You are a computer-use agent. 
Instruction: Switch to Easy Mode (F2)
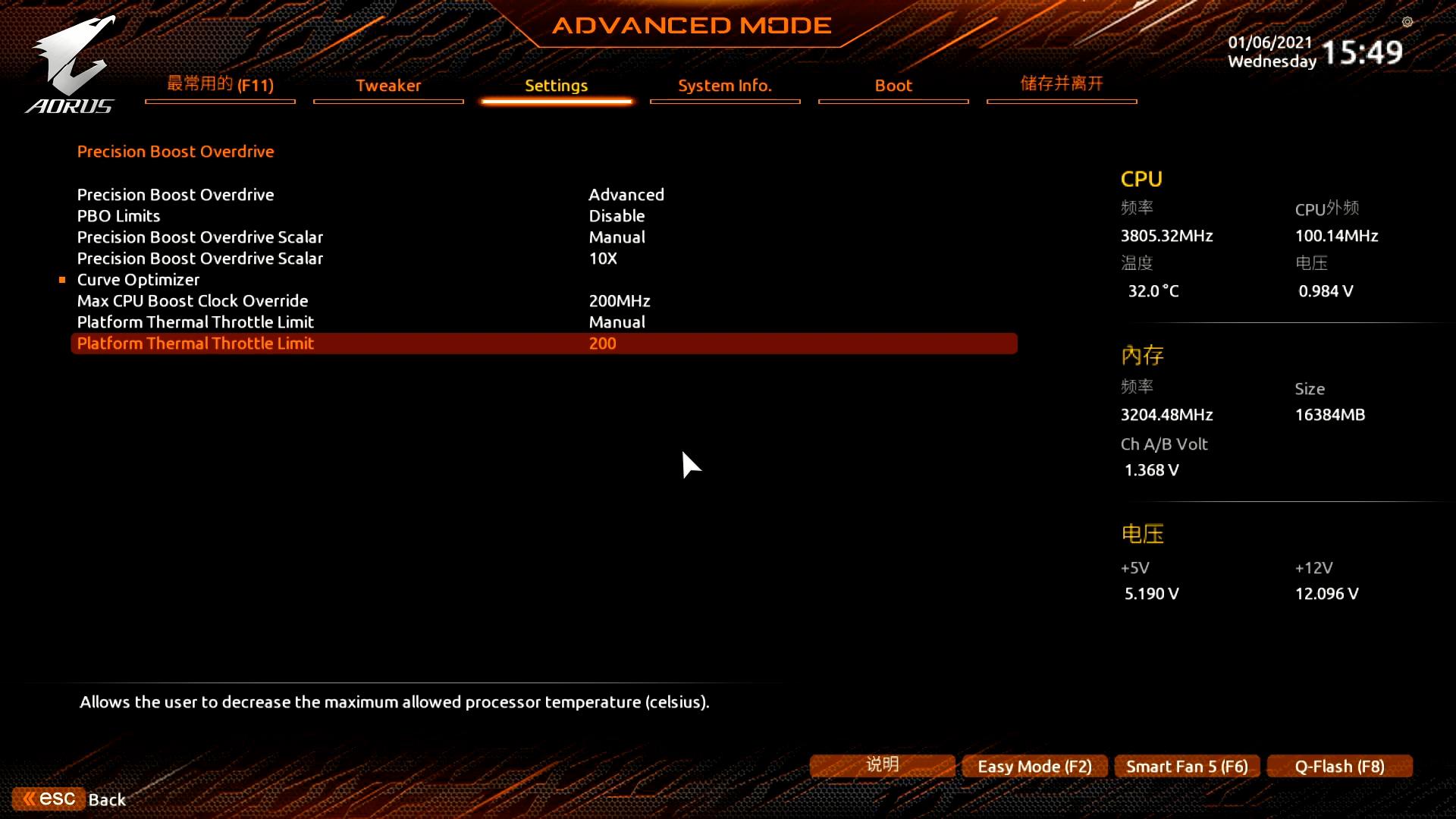[x=1034, y=766]
